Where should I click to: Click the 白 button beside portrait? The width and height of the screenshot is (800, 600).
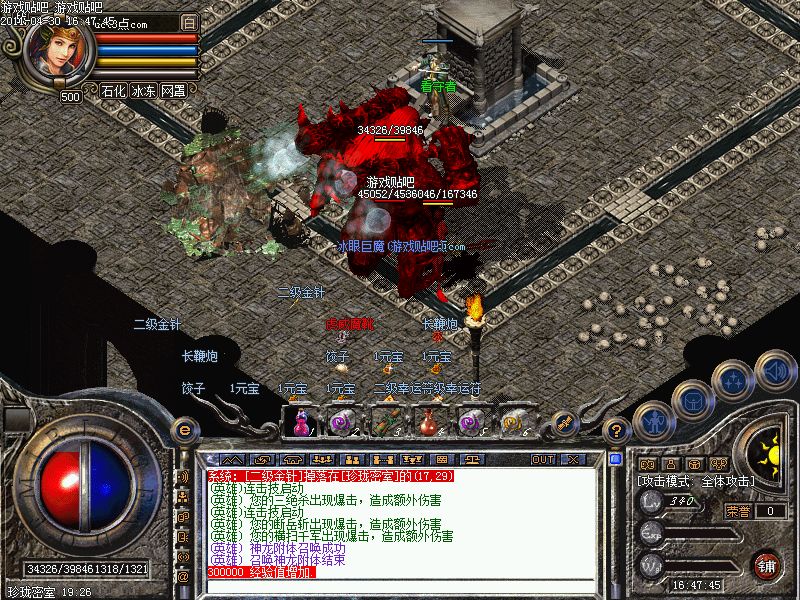(x=190, y=21)
